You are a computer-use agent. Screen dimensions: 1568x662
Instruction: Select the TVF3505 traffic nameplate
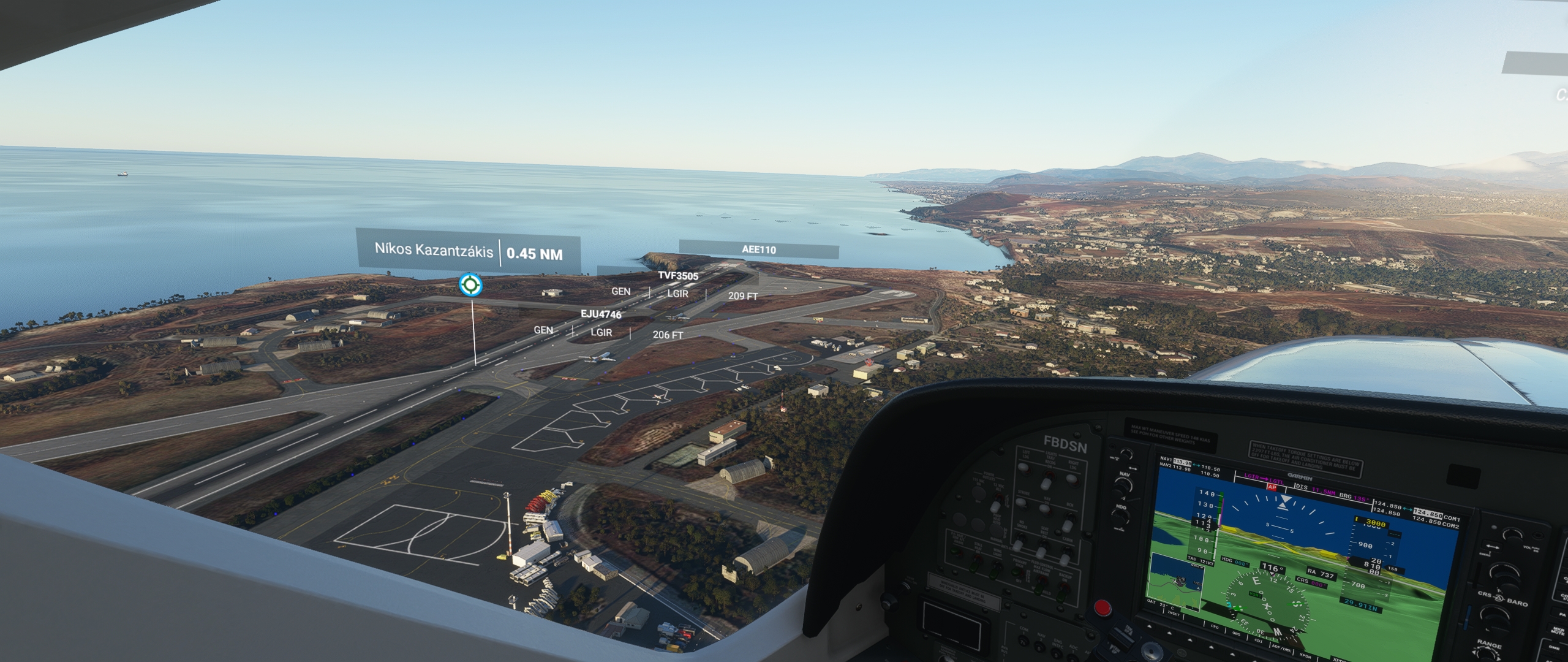pos(678,276)
